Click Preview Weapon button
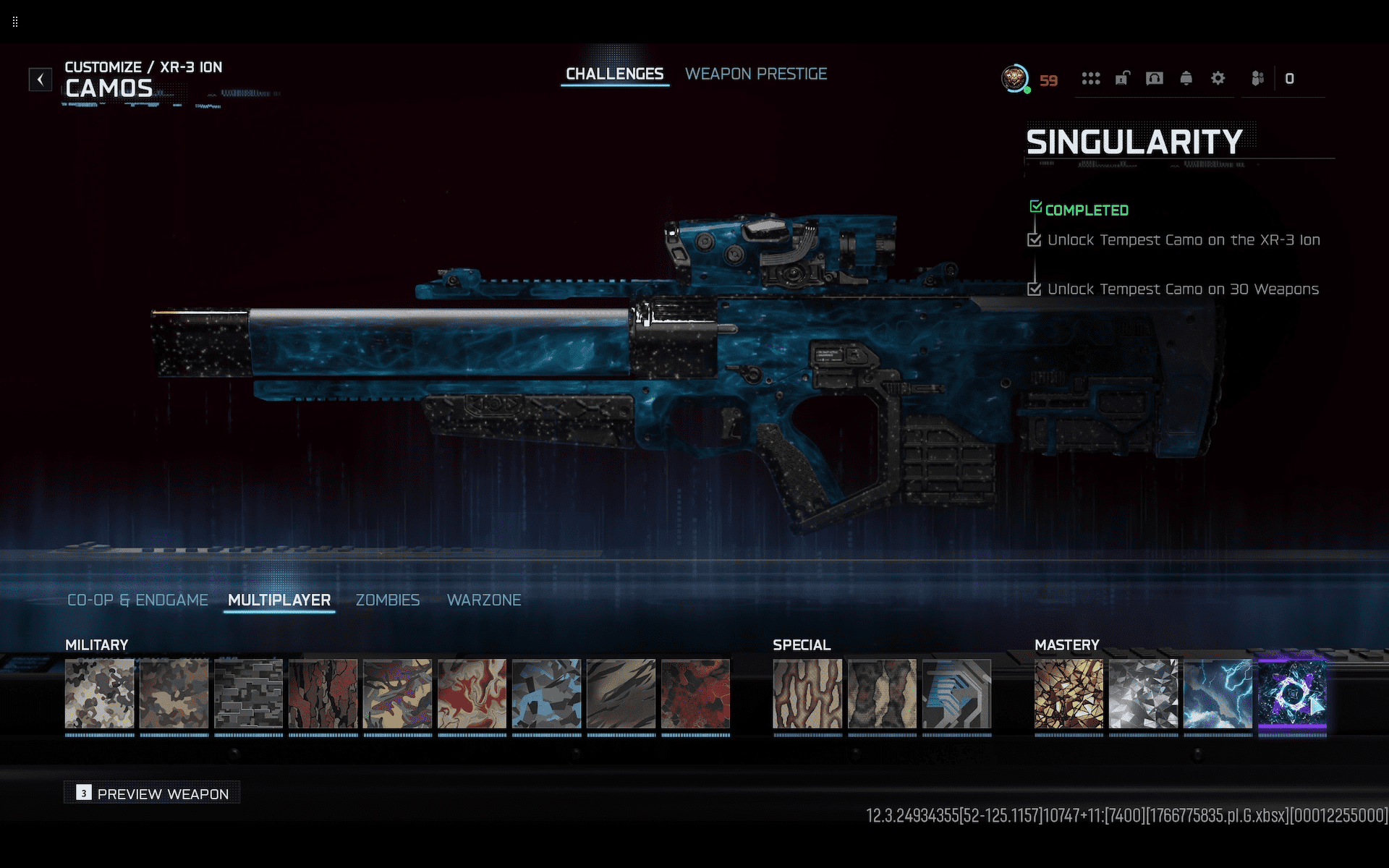Image resolution: width=1389 pixels, height=868 pixels. click(x=153, y=793)
